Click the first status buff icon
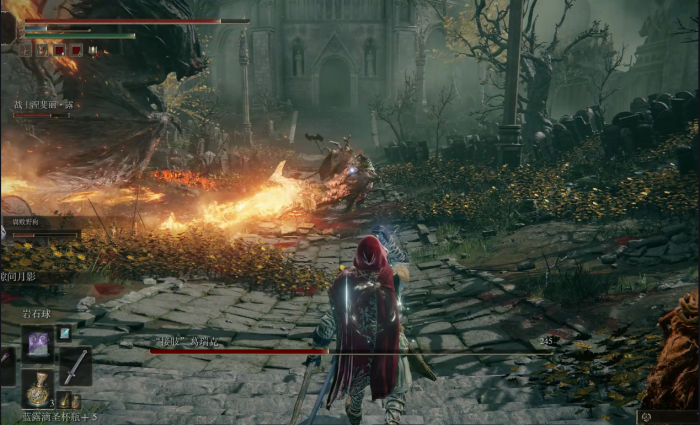700x425 pixels. [27, 49]
